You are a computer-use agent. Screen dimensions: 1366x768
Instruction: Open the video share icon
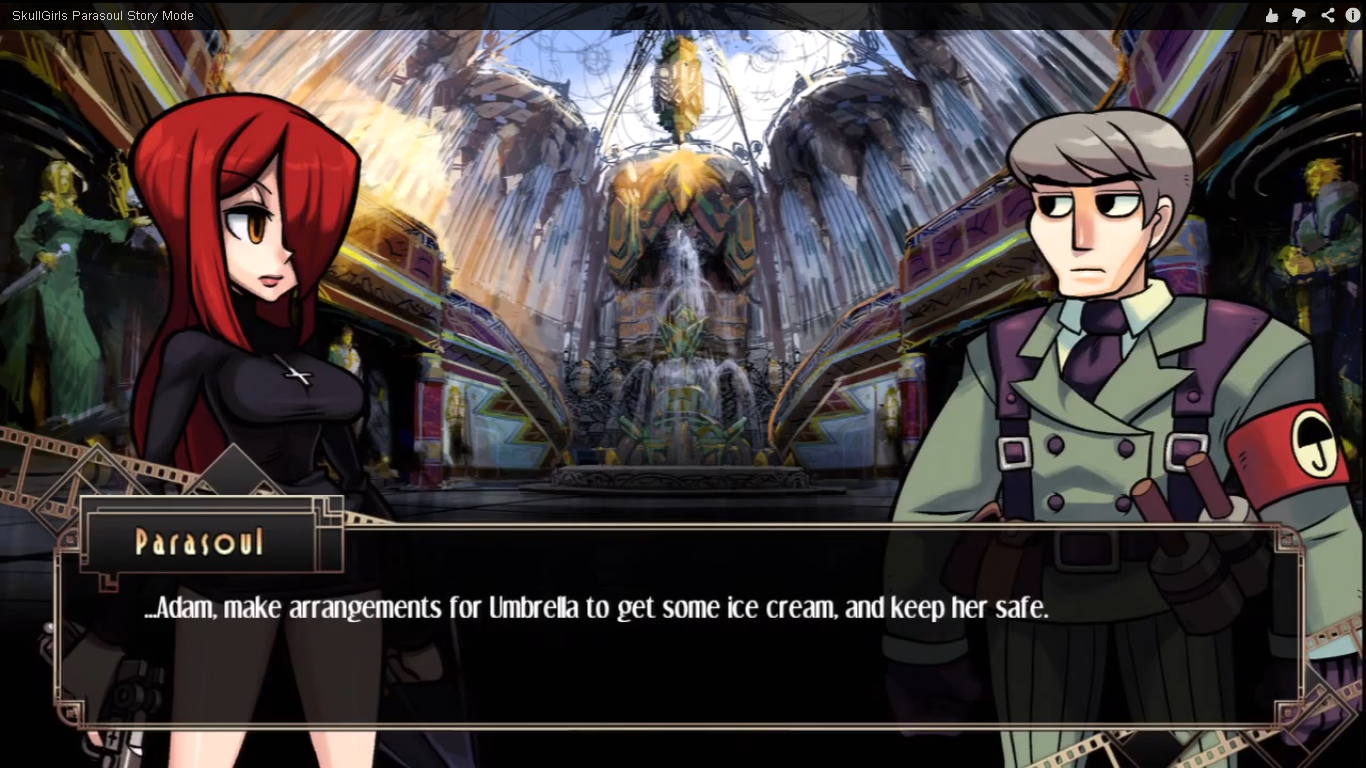[1327, 15]
